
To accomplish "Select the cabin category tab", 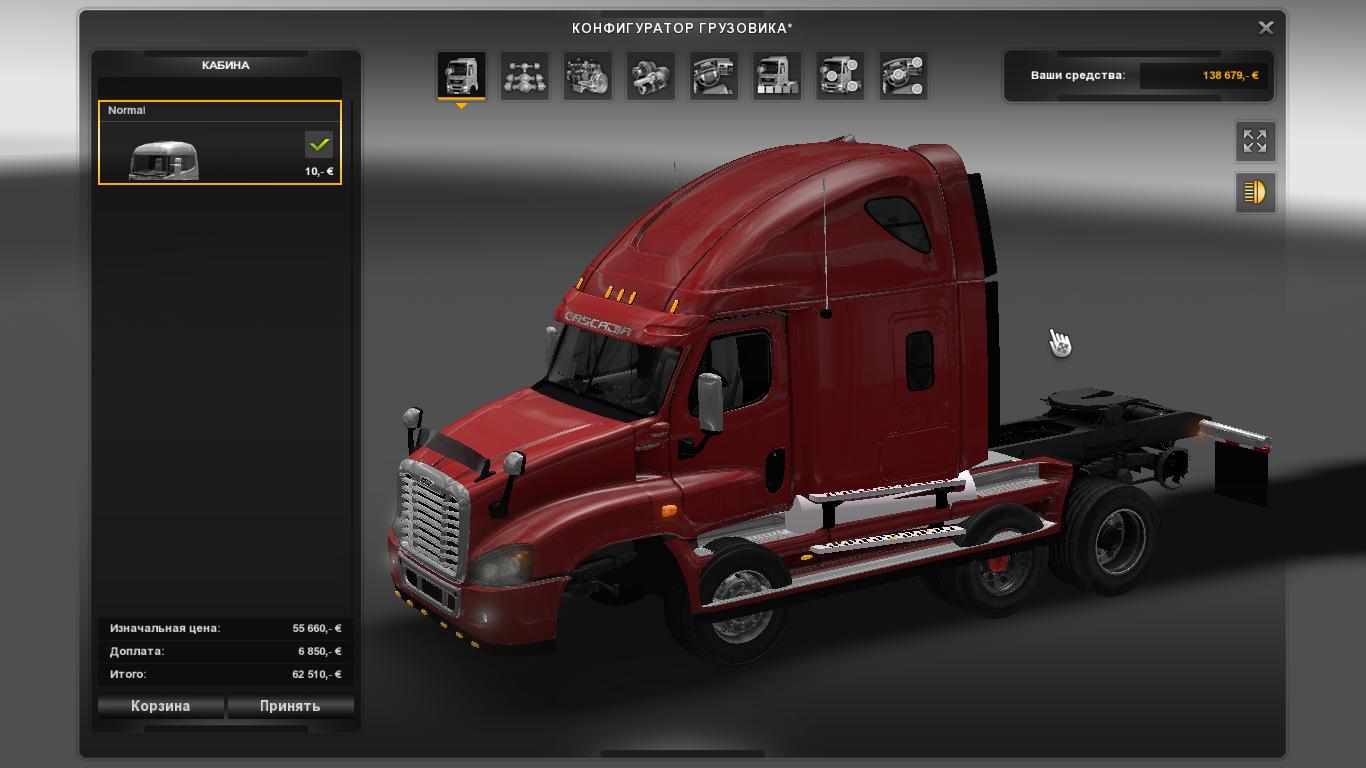I will click(x=461, y=76).
